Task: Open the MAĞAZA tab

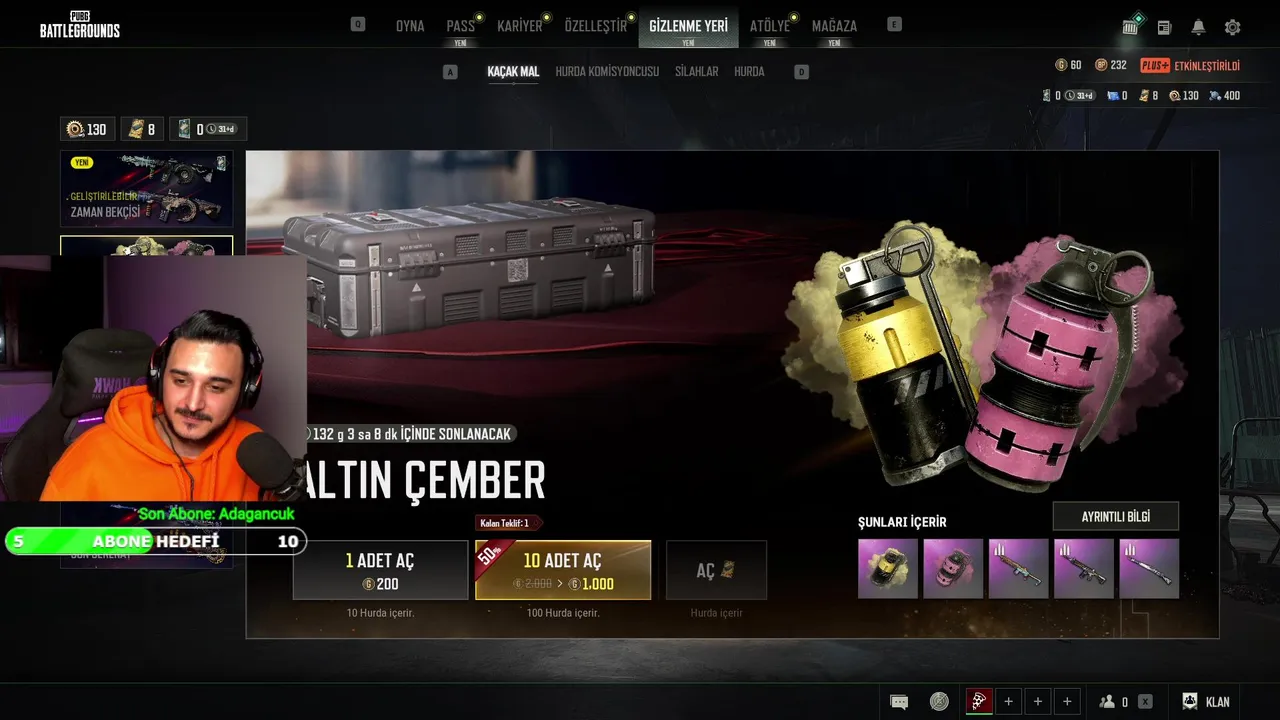Action: tap(834, 26)
